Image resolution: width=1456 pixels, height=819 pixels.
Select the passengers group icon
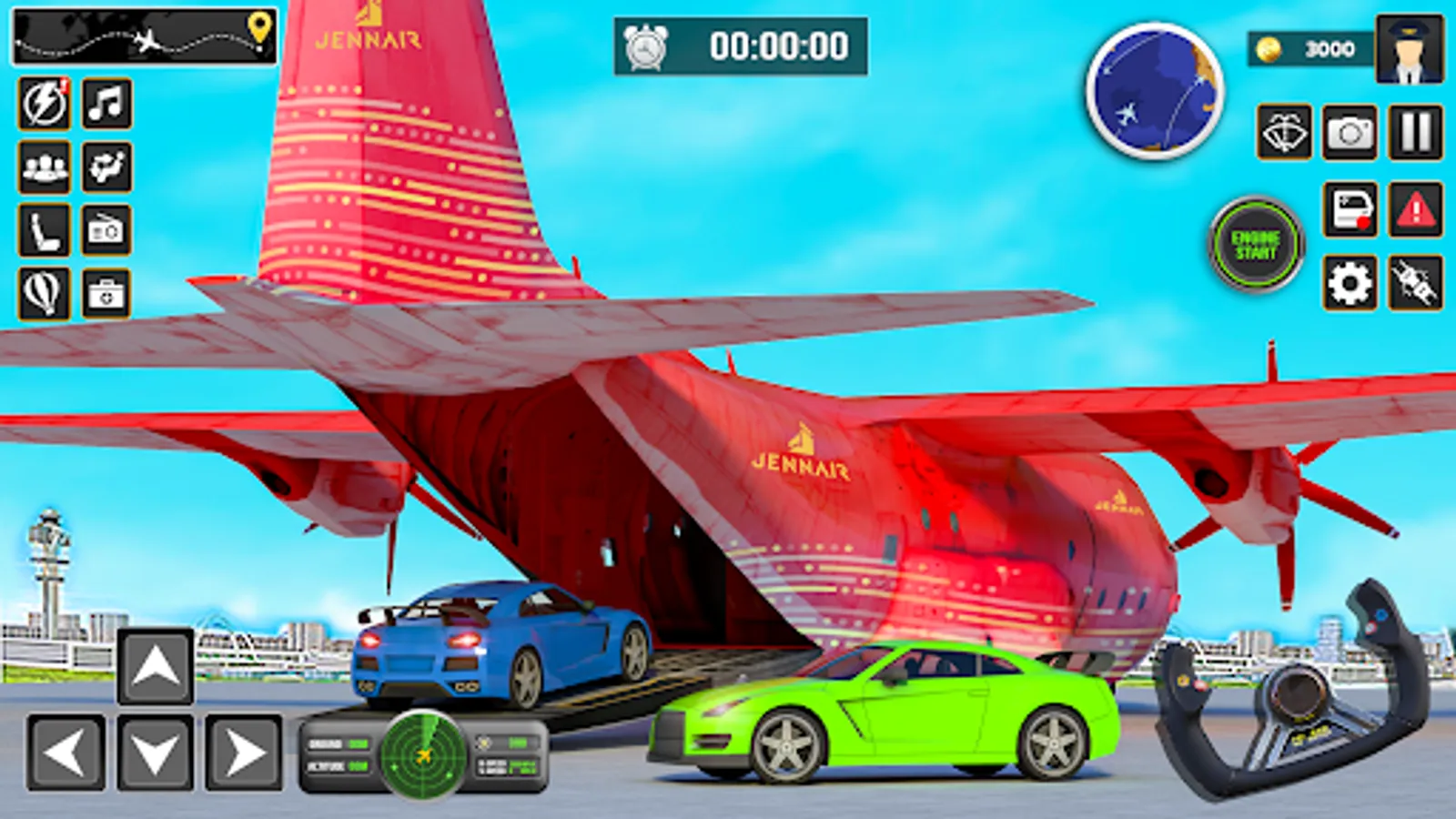pyautogui.click(x=44, y=167)
